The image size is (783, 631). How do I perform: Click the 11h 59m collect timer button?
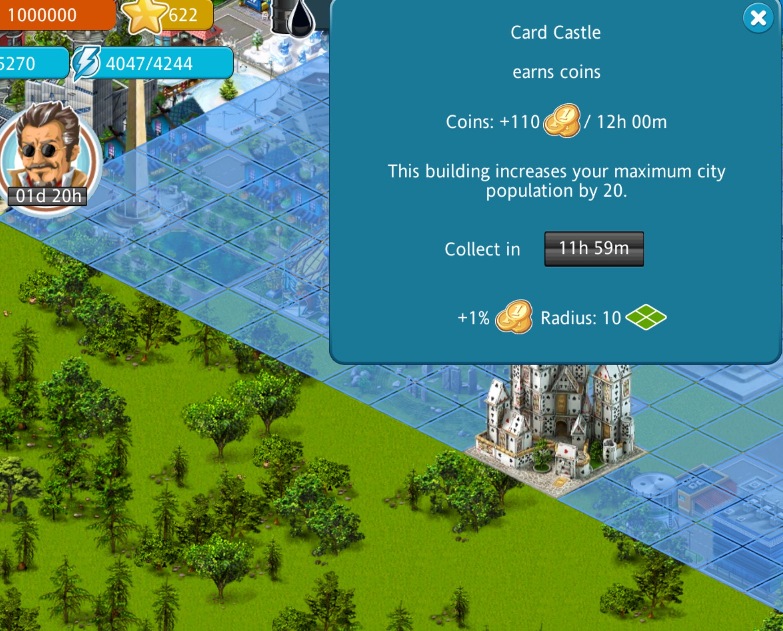point(594,249)
